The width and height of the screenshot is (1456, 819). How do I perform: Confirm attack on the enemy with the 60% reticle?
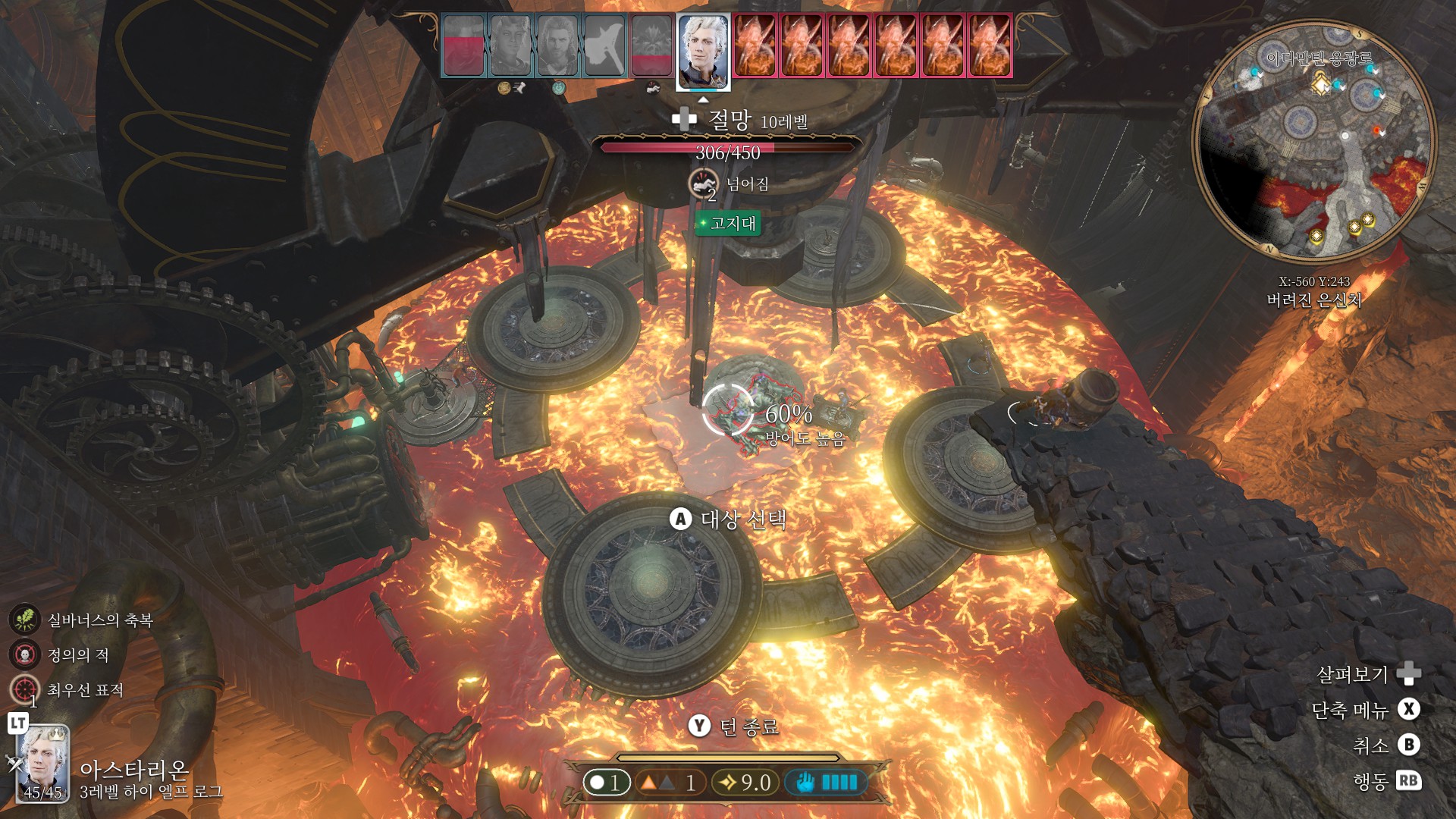(727, 410)
